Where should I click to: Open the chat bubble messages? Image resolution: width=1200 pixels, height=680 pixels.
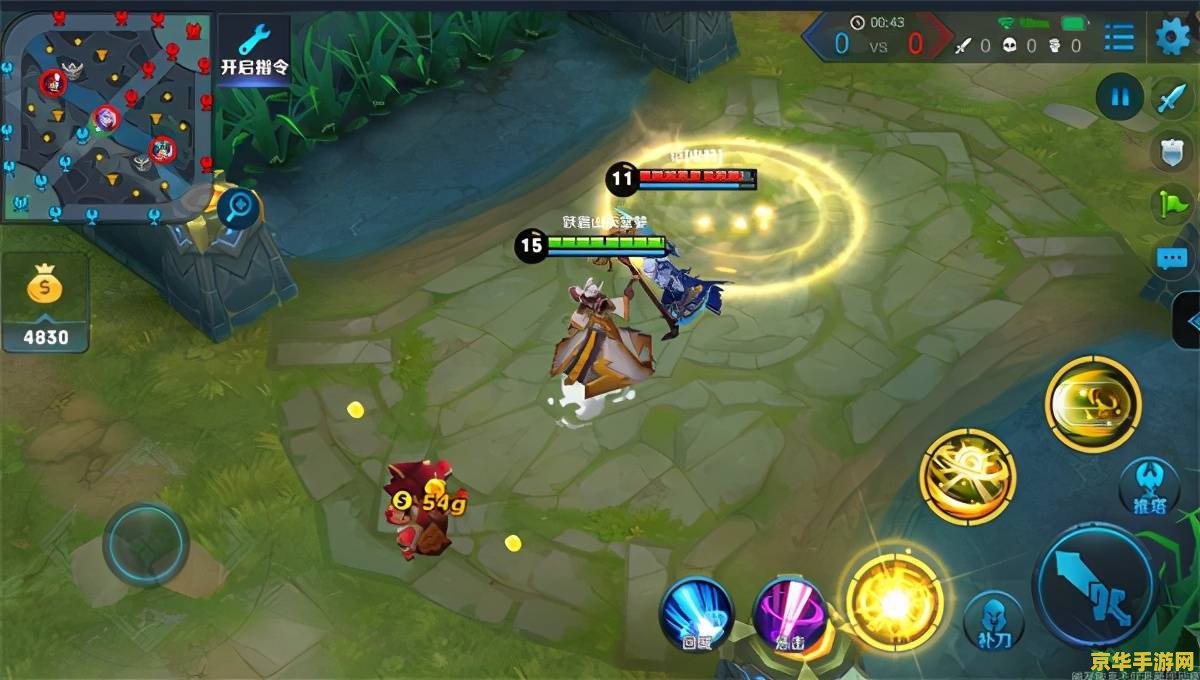(x=1171, y=258)
